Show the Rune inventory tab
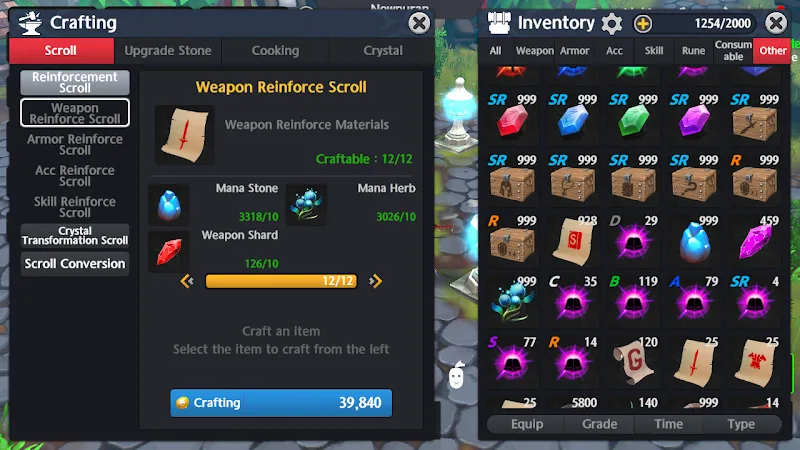Viewport: 800px width, 450px height. (693, 51)
